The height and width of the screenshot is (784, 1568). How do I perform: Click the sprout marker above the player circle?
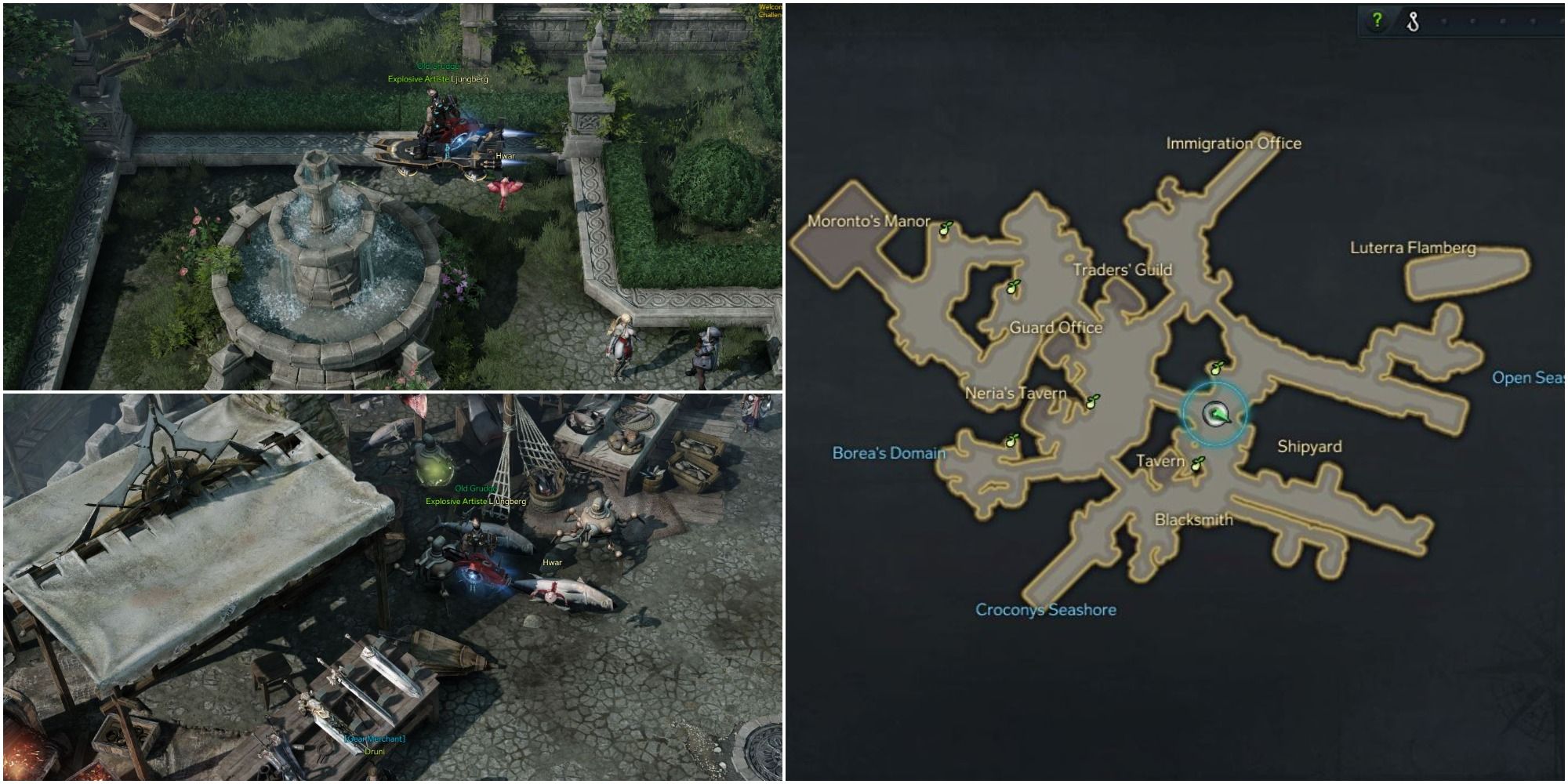(1216, 368)
